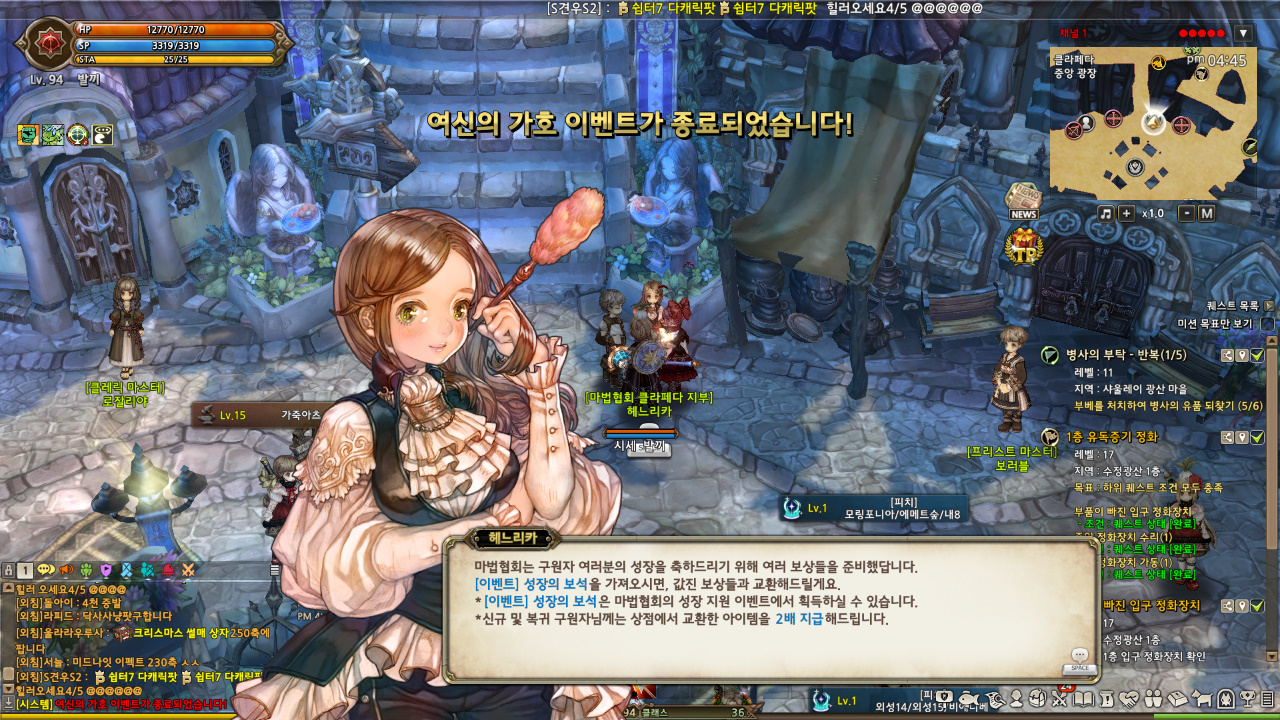Zoom in the minimap with the plus button

pos(1126,213)
